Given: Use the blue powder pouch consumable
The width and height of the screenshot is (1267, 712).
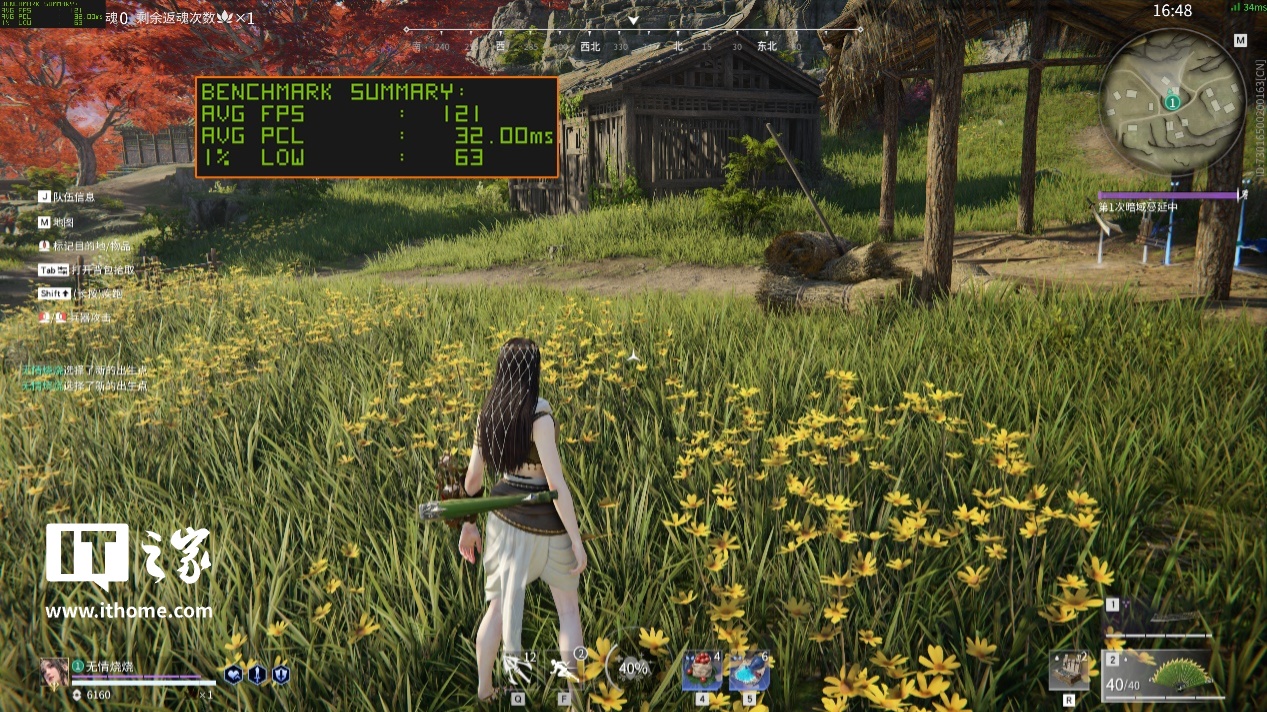Looking at the screenshot, I should pyautogui.click(x=748, y=671).
